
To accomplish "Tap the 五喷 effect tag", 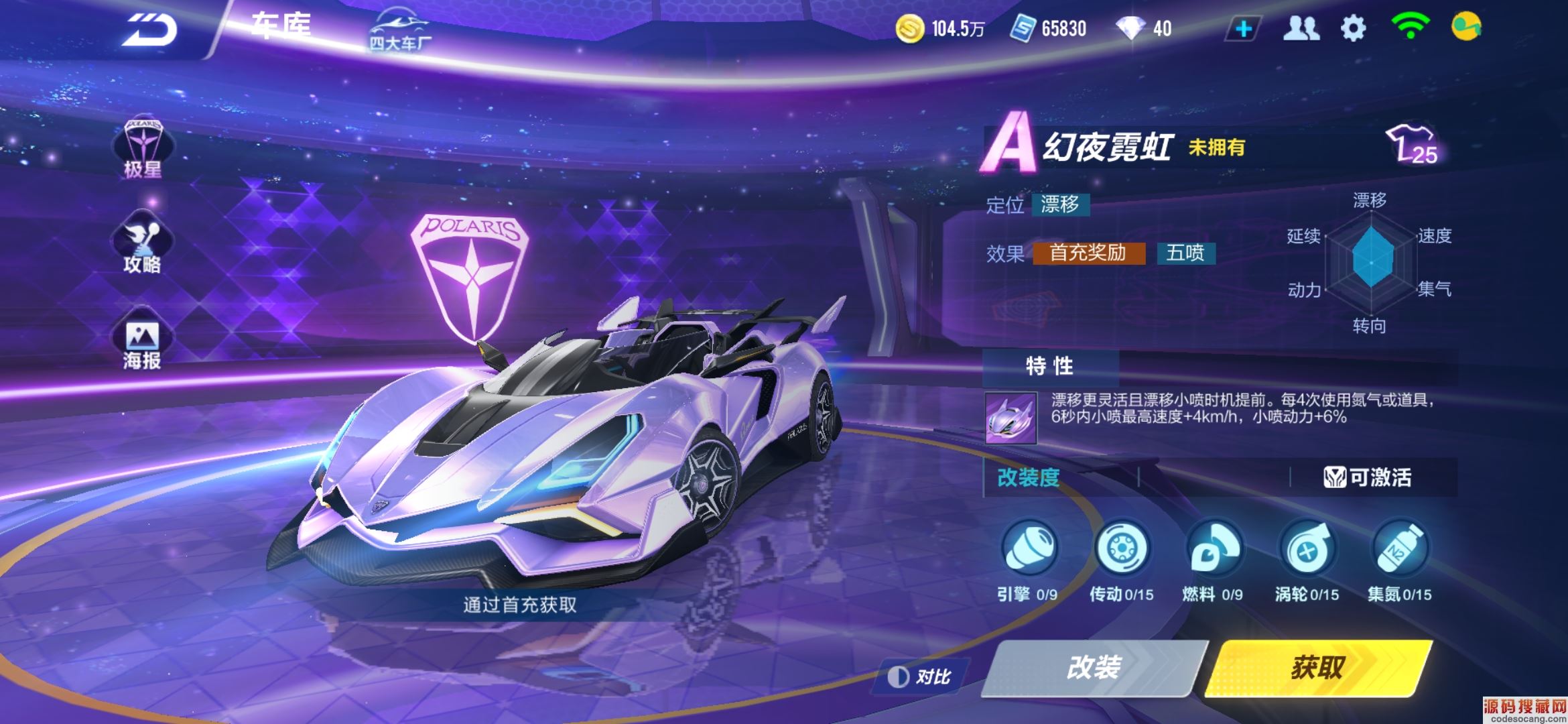I will [x=1185, y=253].
